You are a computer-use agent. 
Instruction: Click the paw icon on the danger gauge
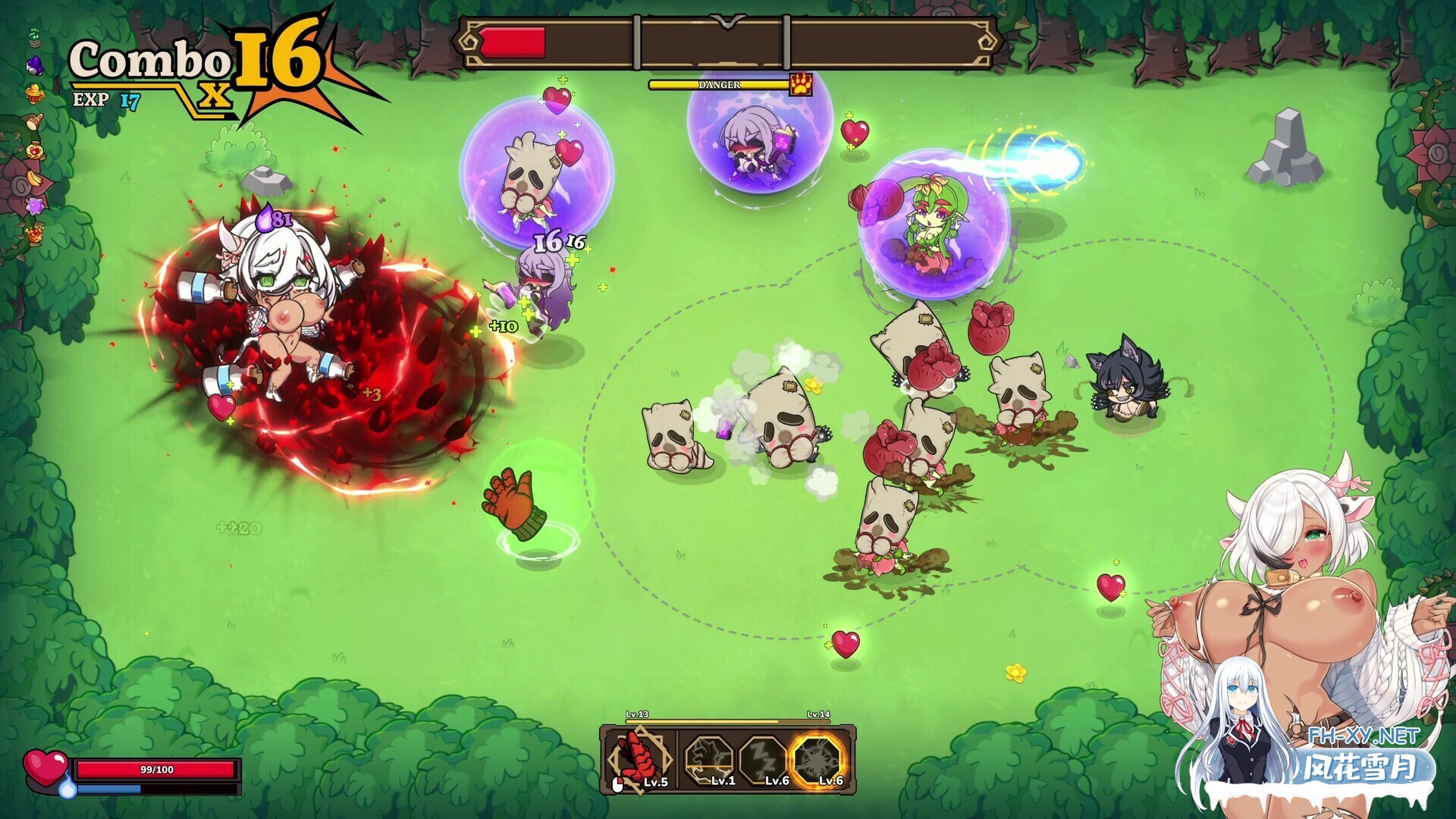click(x=801, y=84)
